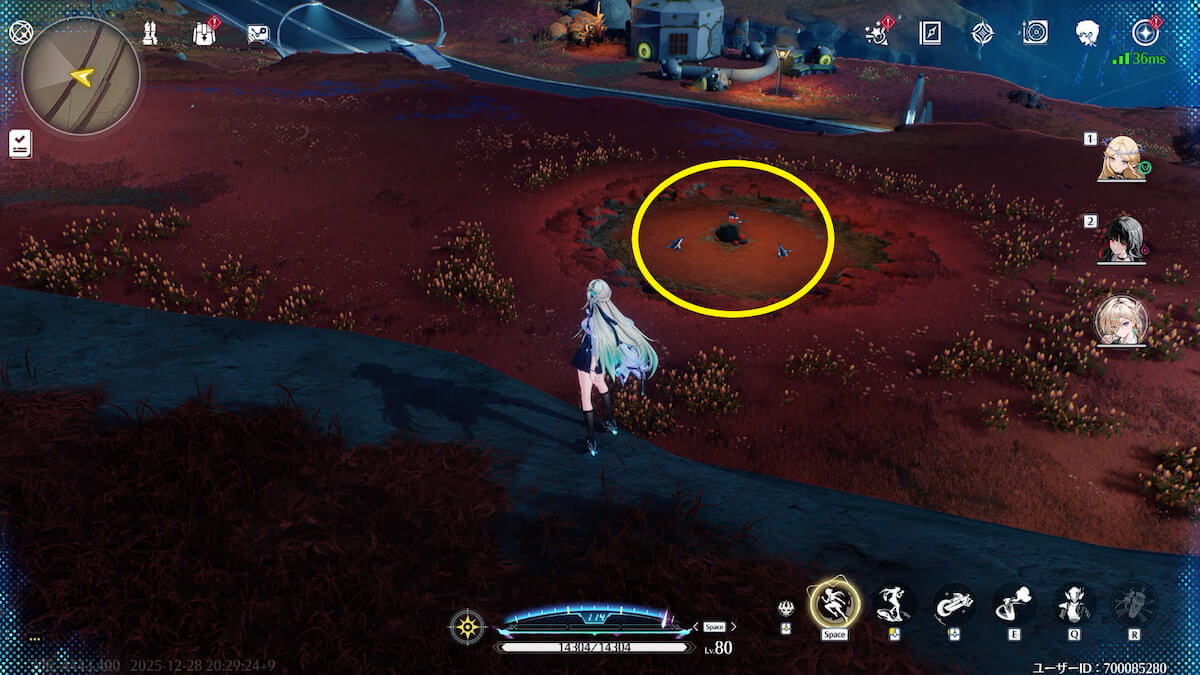
Task: Use the Q skill icon
Action: pyautogui.click(x=1074, y=604)
